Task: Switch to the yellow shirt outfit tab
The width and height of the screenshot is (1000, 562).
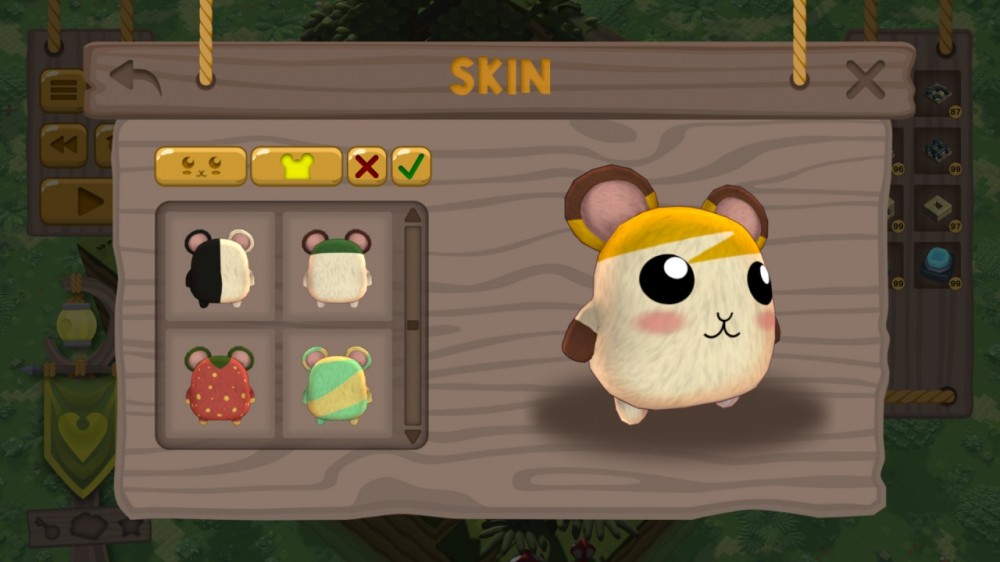Action: pos(296,167)
